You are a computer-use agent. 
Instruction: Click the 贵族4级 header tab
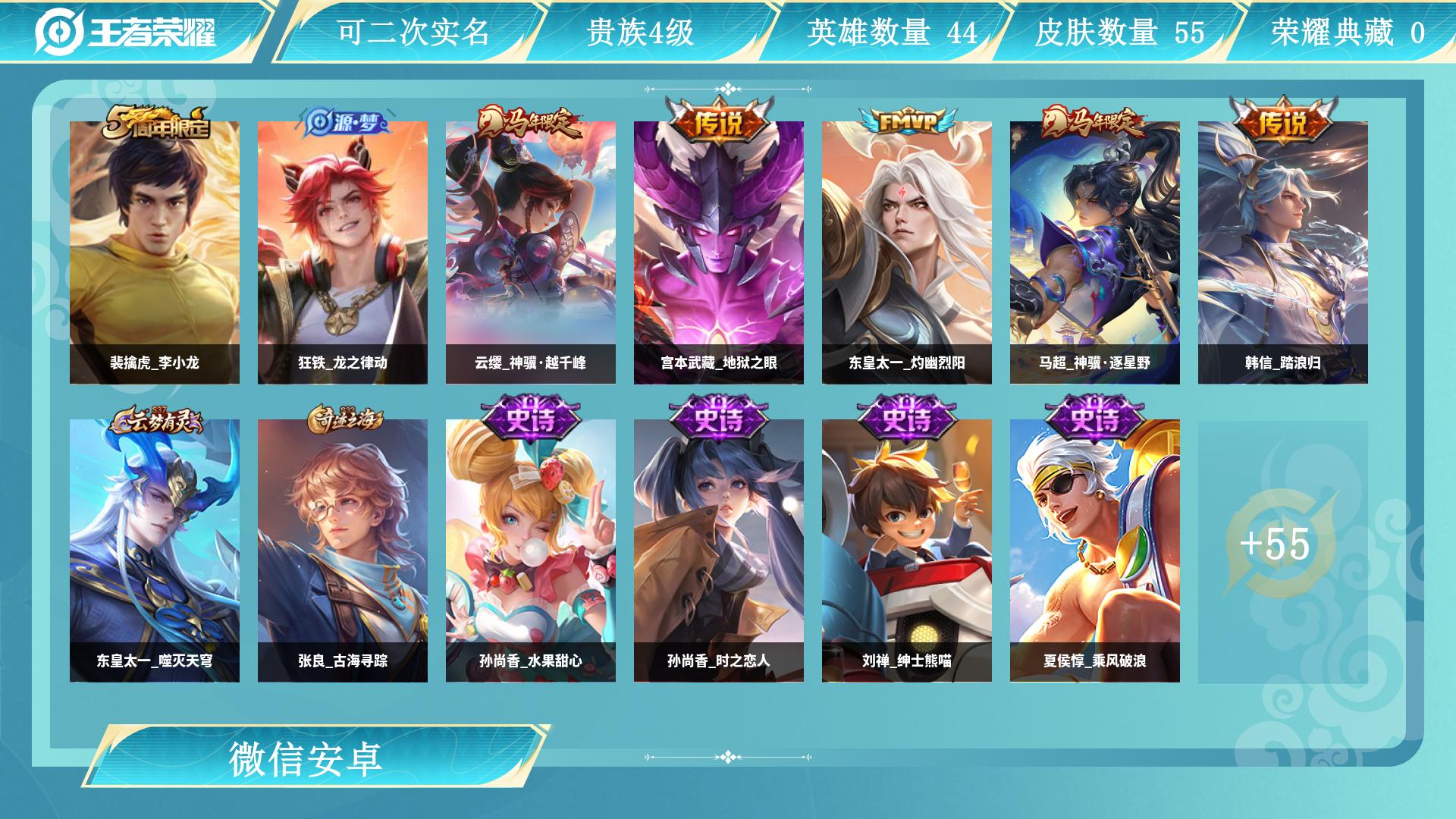tap(640, 32)
